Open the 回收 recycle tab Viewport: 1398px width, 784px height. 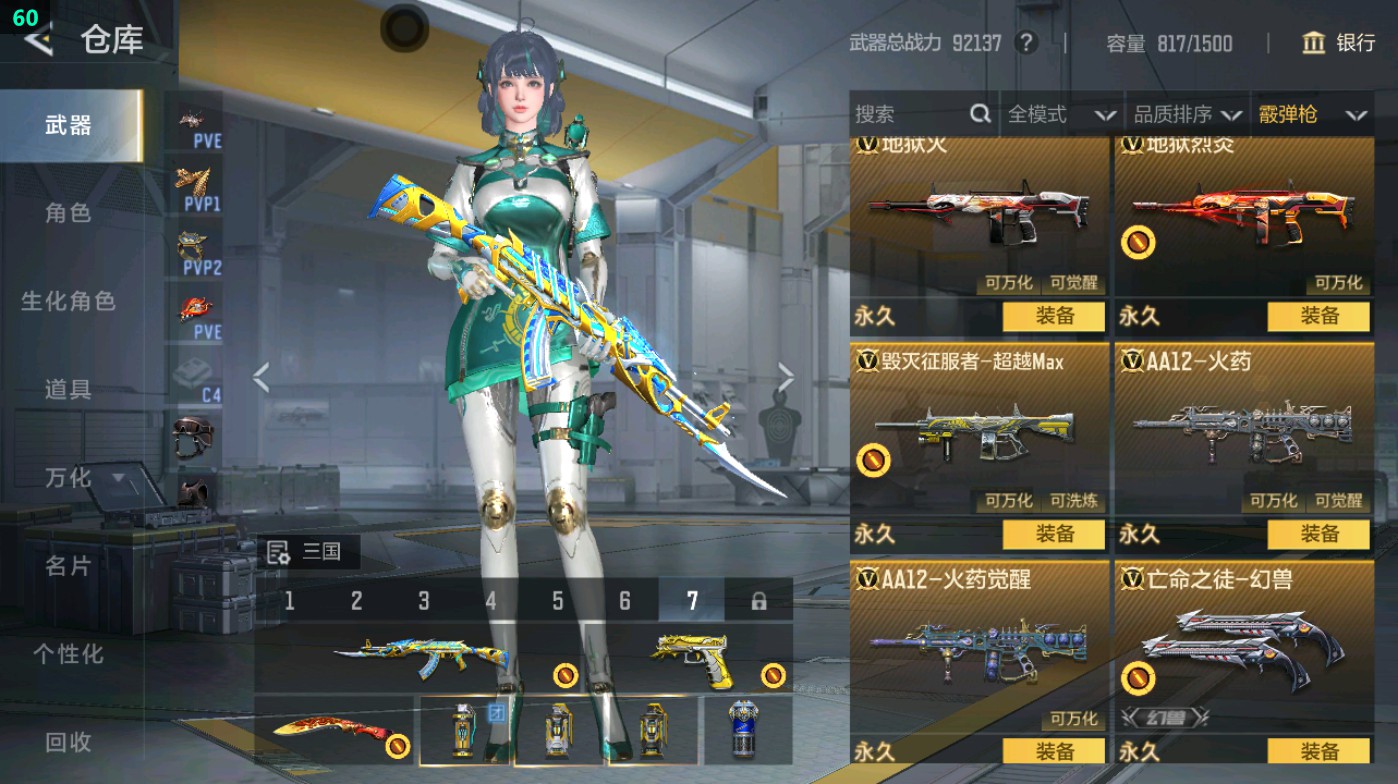click(x=68, y=742)
